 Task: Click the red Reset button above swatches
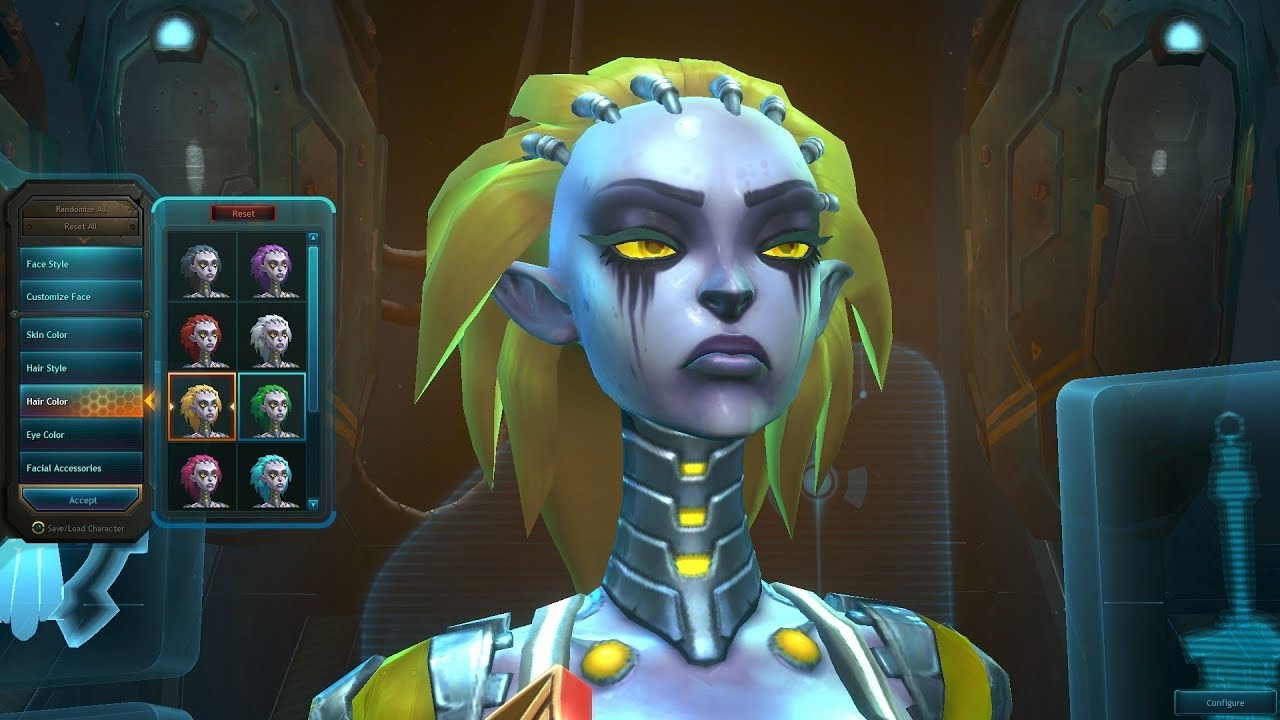click(x=243, y=214)
